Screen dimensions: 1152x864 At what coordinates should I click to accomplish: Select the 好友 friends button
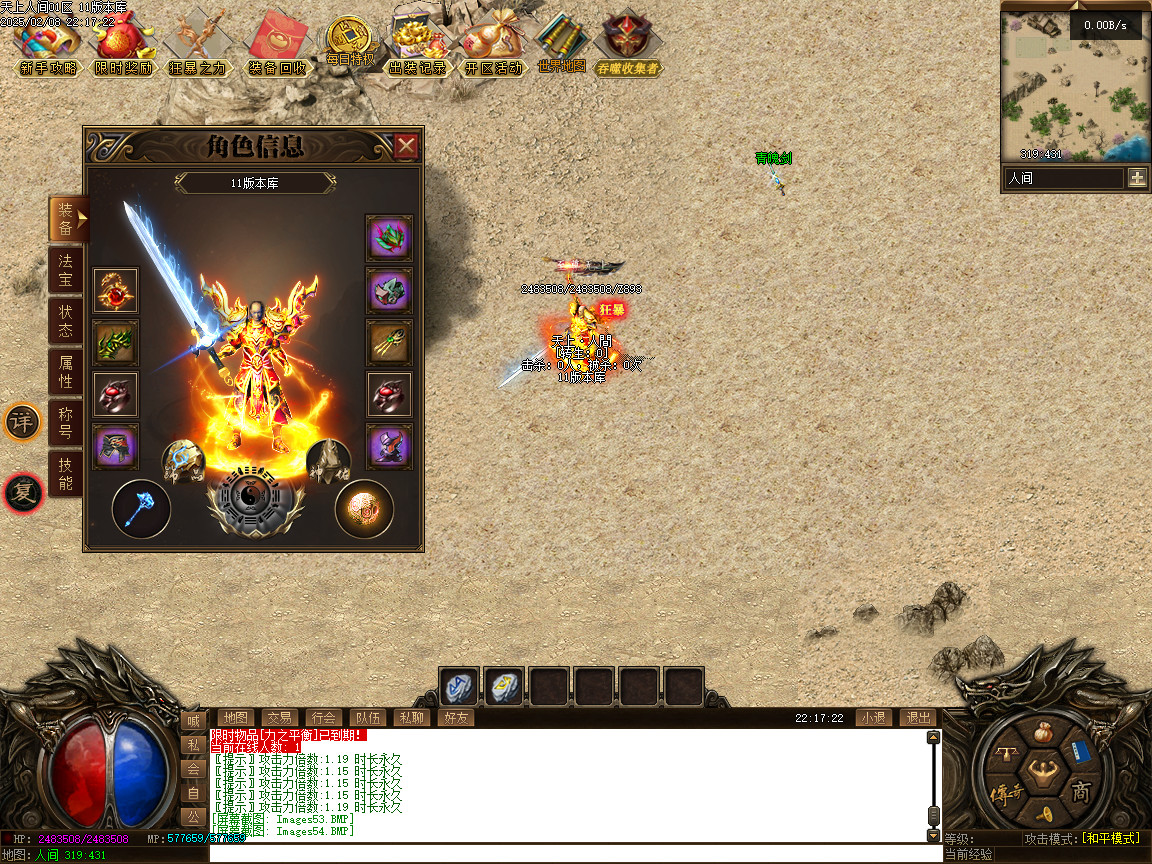tap(455, 717)
